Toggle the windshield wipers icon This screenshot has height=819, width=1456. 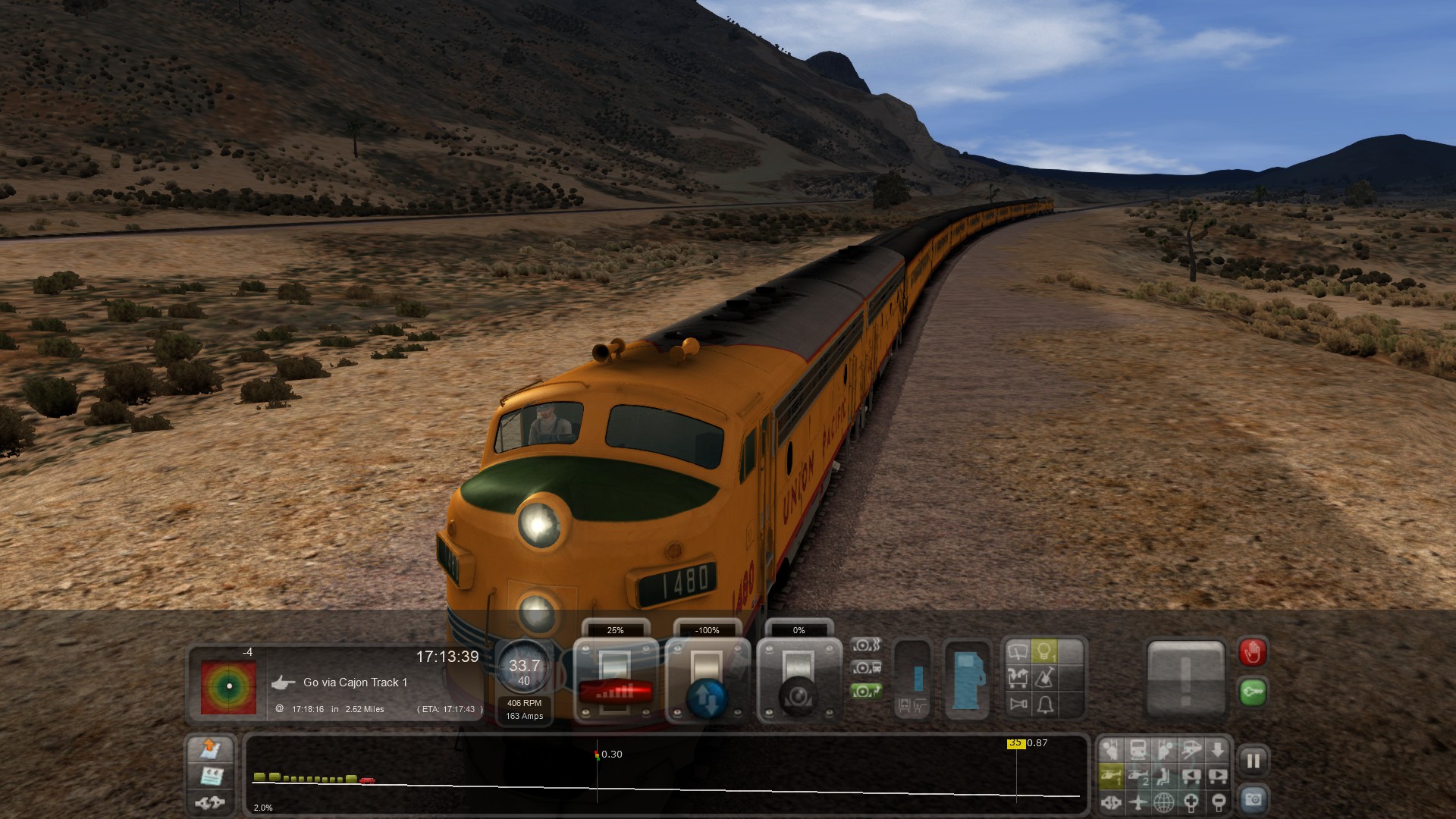(1018, 651)
